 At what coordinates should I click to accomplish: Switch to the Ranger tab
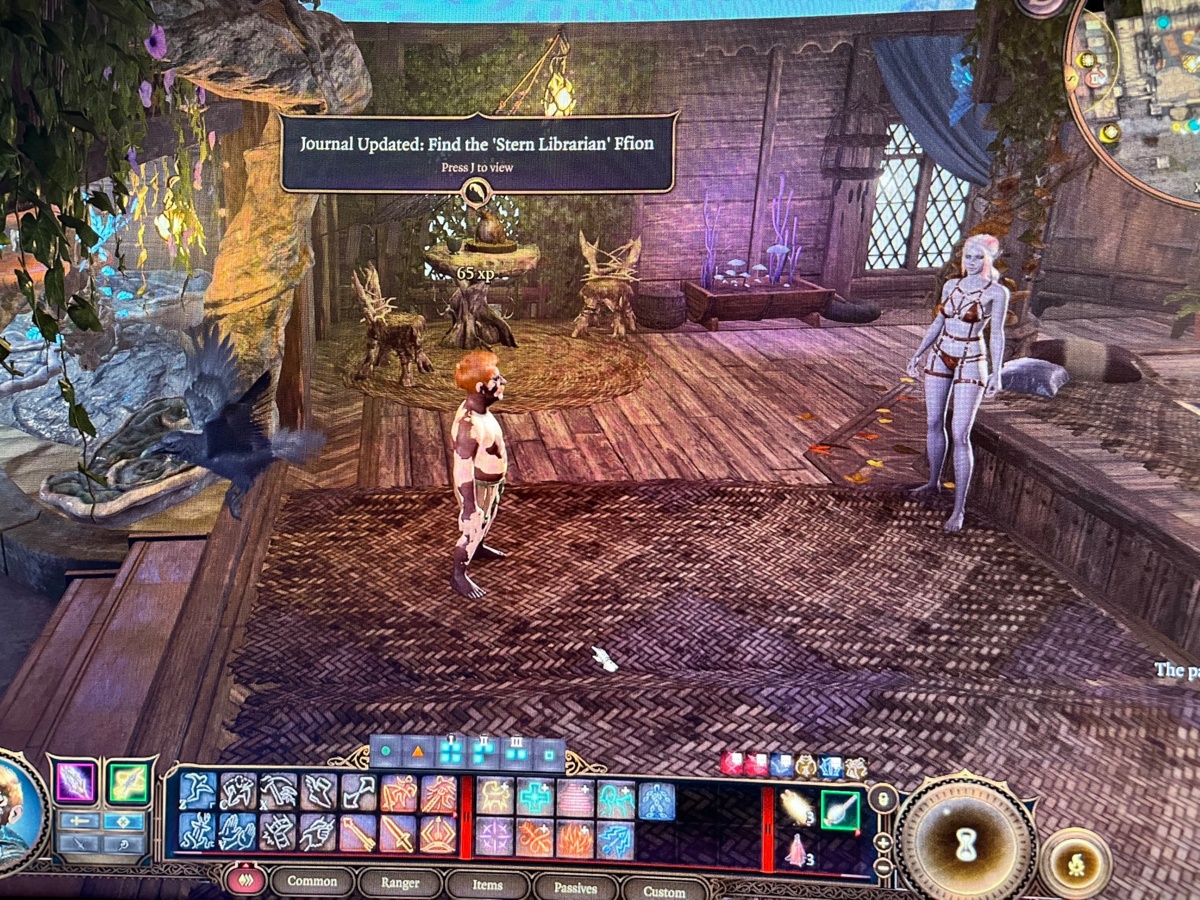[x=400, y=883]
